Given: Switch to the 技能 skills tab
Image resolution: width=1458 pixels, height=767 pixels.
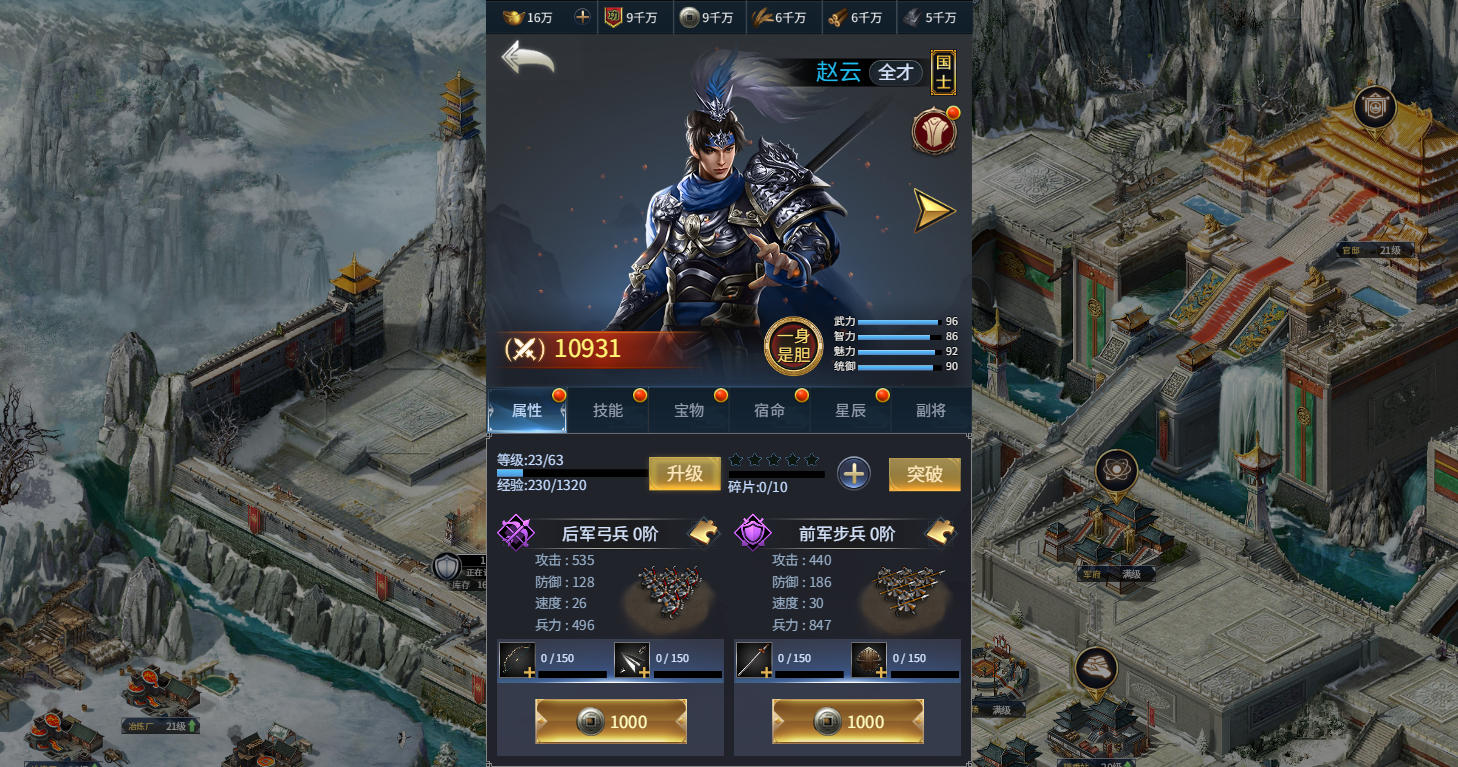Looking at the screenshot, I should tap(608, 411).
